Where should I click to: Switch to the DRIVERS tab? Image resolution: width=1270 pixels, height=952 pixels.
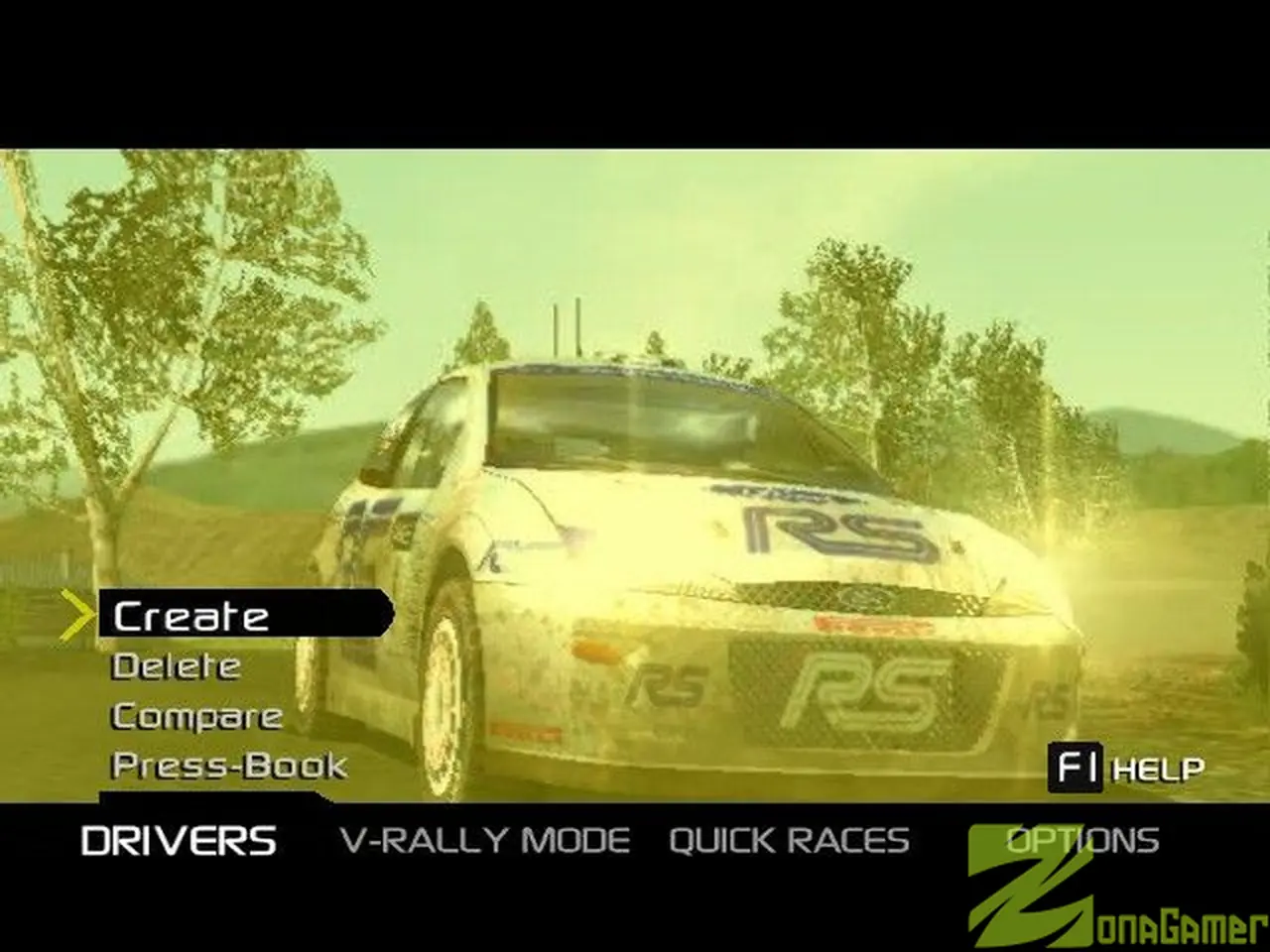pyautogui.click(x=179, y=839)
